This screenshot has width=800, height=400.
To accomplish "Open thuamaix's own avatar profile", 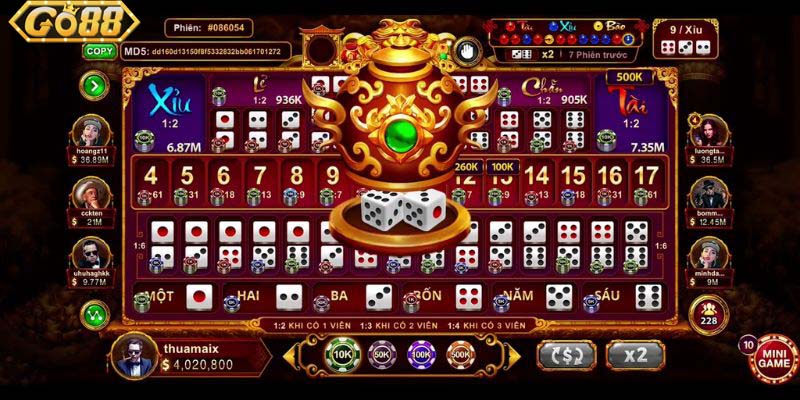I will tap(133, 355).
